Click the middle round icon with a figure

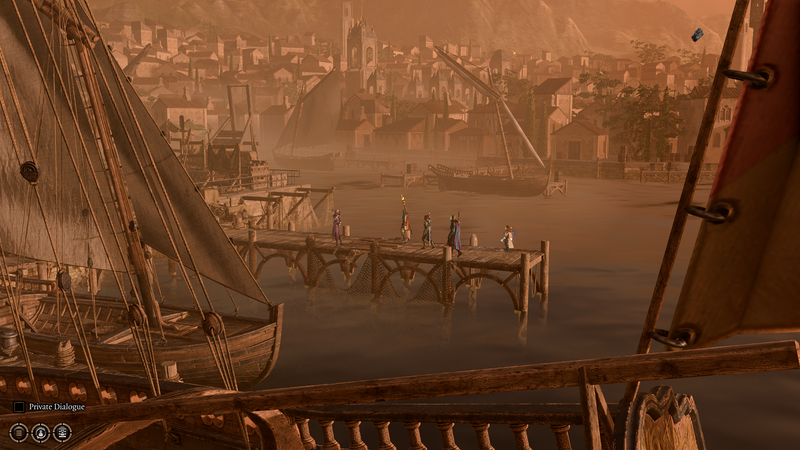coord(41,432)
